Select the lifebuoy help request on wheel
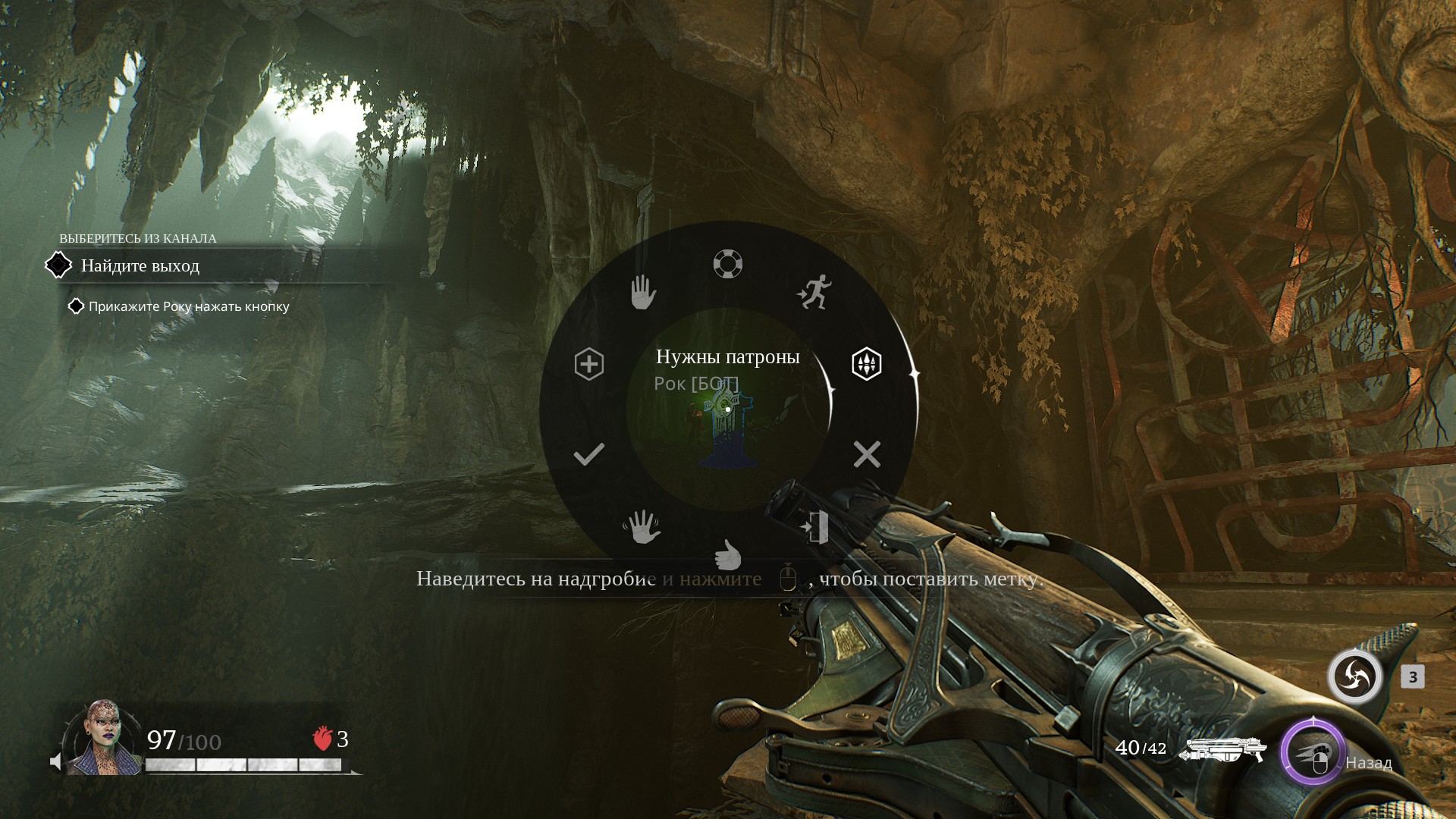 pos(728,264)
